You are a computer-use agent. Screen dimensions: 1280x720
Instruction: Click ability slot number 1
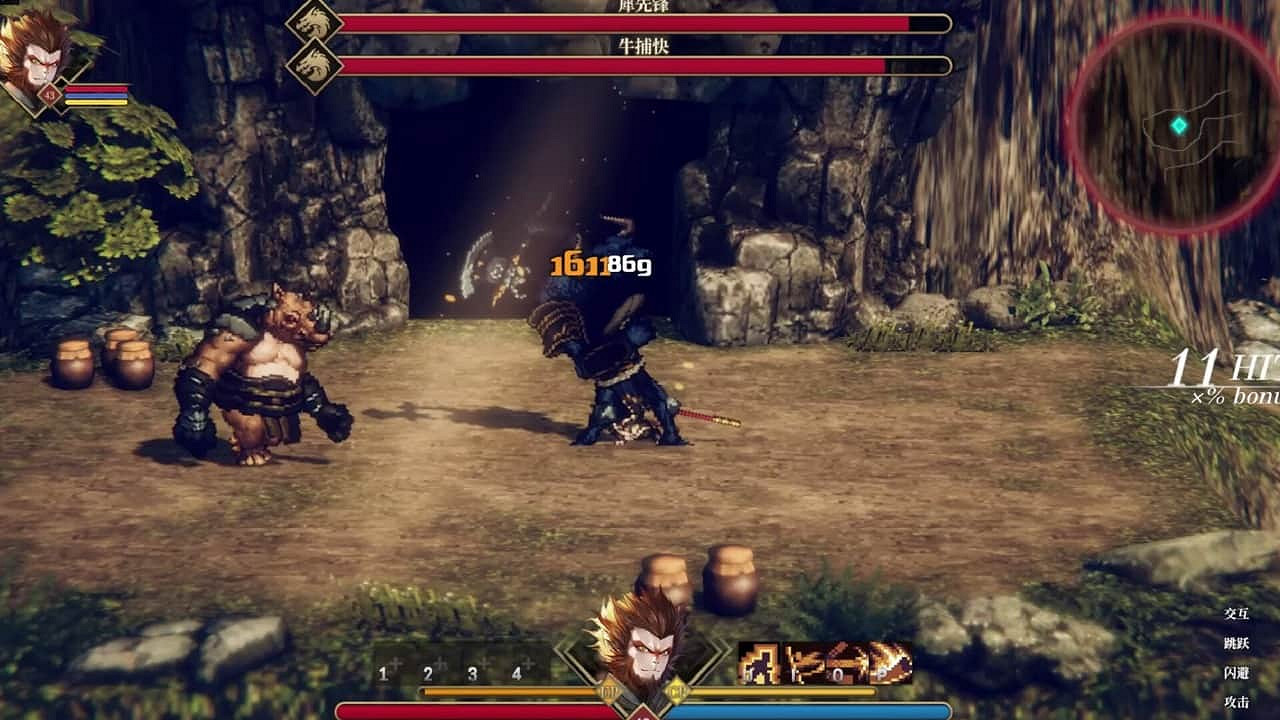tap(383, 672)
